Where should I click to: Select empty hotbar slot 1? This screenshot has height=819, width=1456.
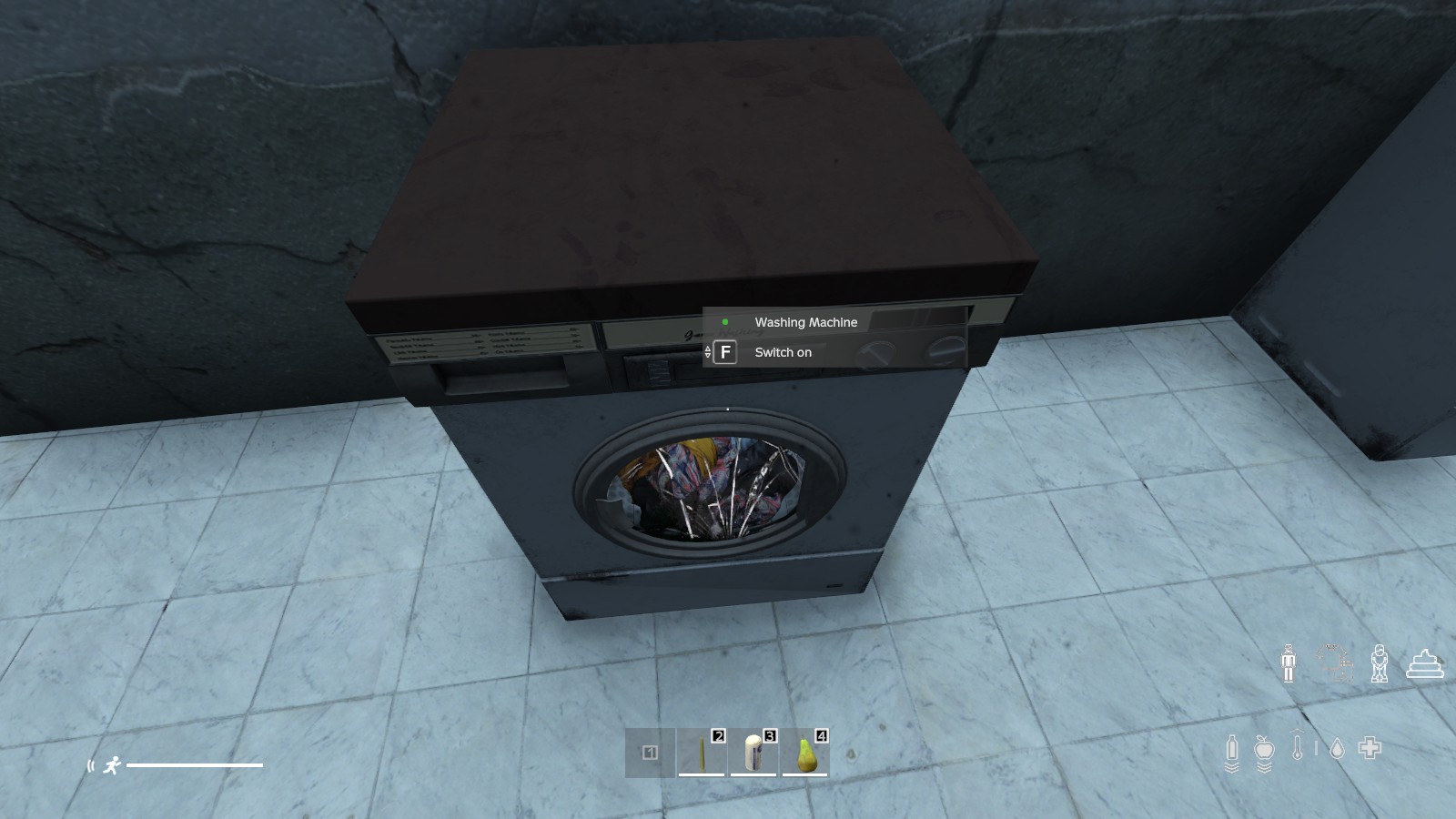click(650, 753)
